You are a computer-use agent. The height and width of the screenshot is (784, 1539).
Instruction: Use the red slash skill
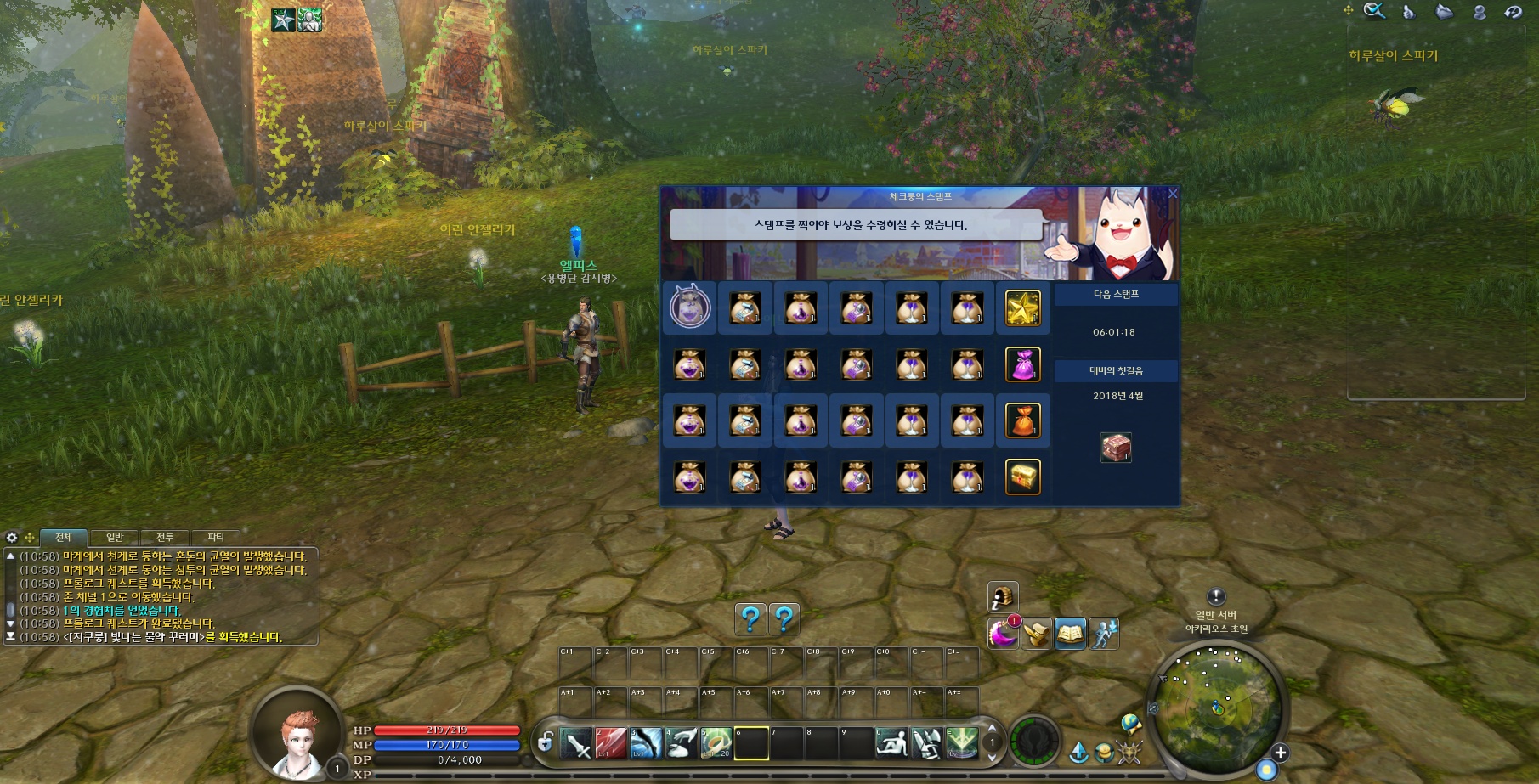(611, 743)
